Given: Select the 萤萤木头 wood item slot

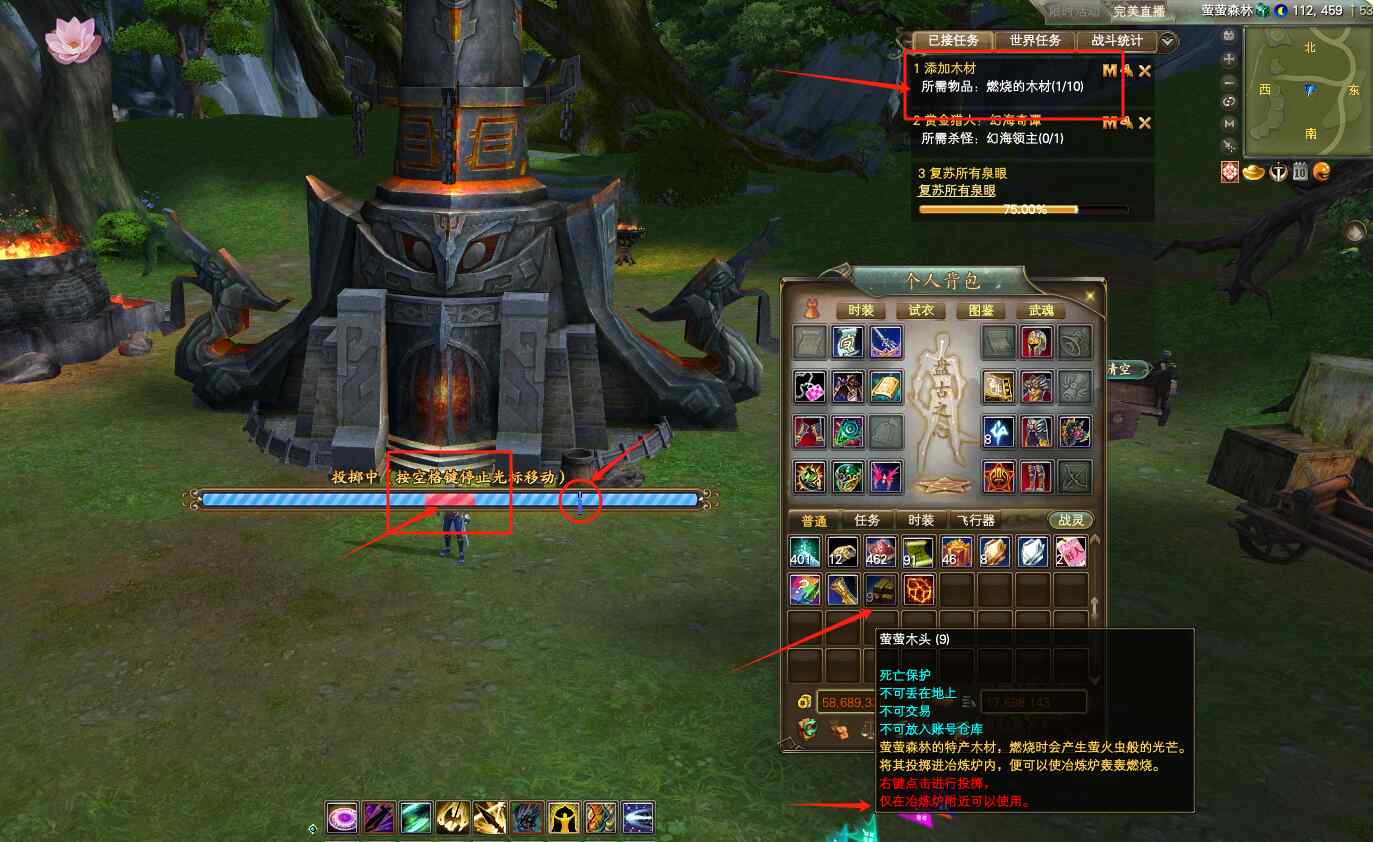Looking at the screenshot, I should point(880,590).
